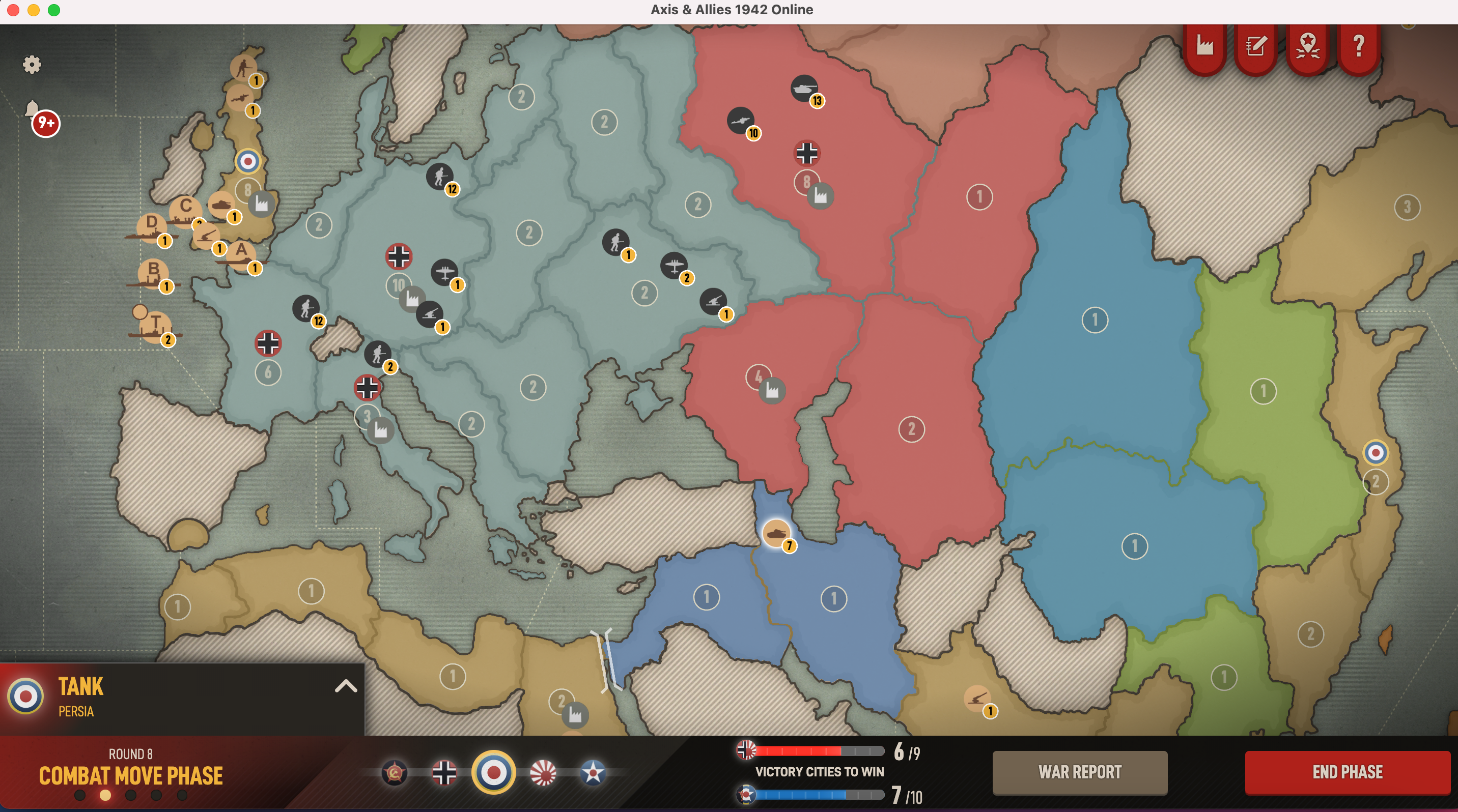Viewport: 1458px width, 812px height.
Task: Open the question mark help button
Action: click(1358, 45)
